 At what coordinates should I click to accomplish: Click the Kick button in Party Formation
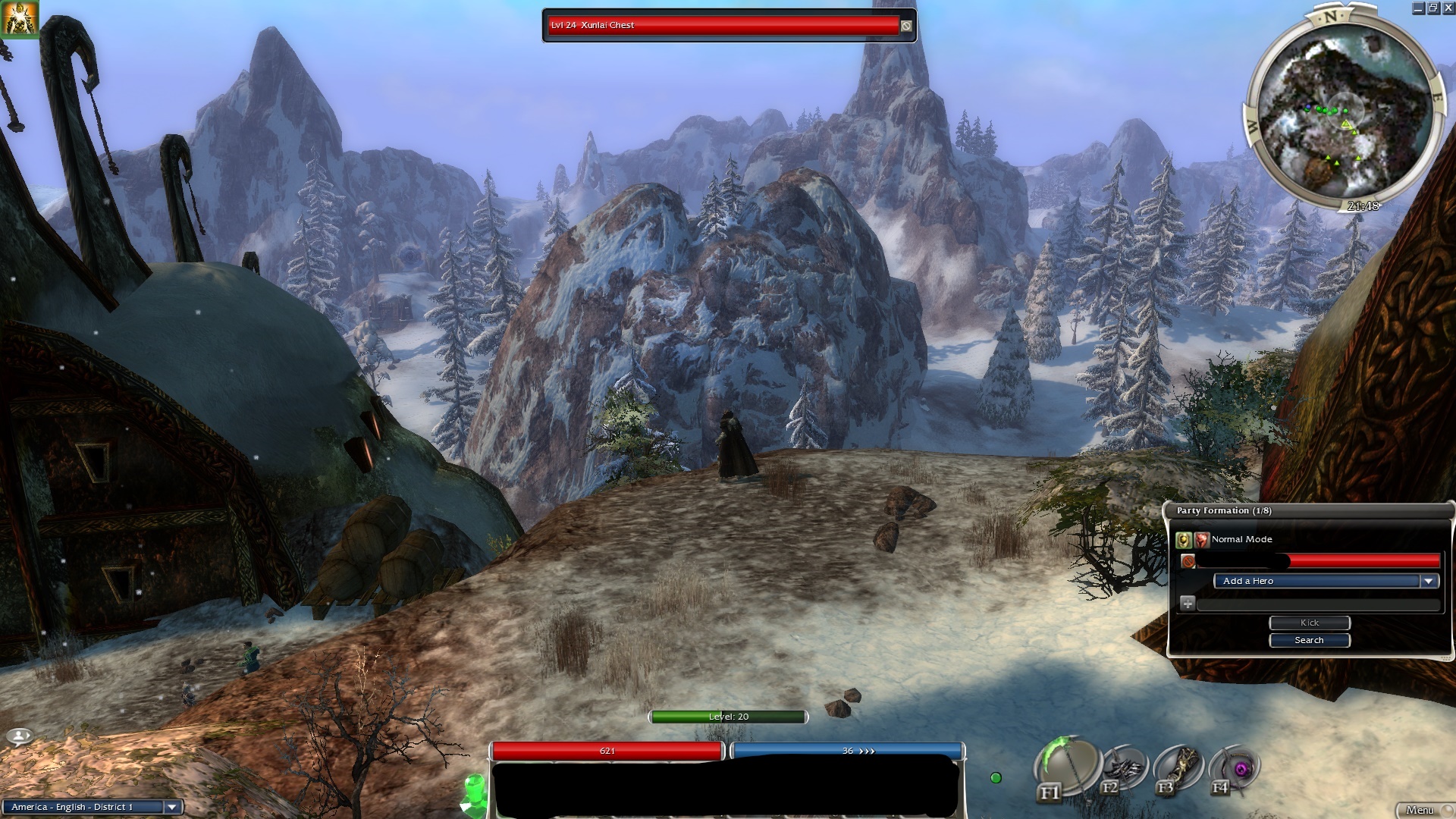point(1309,623)
